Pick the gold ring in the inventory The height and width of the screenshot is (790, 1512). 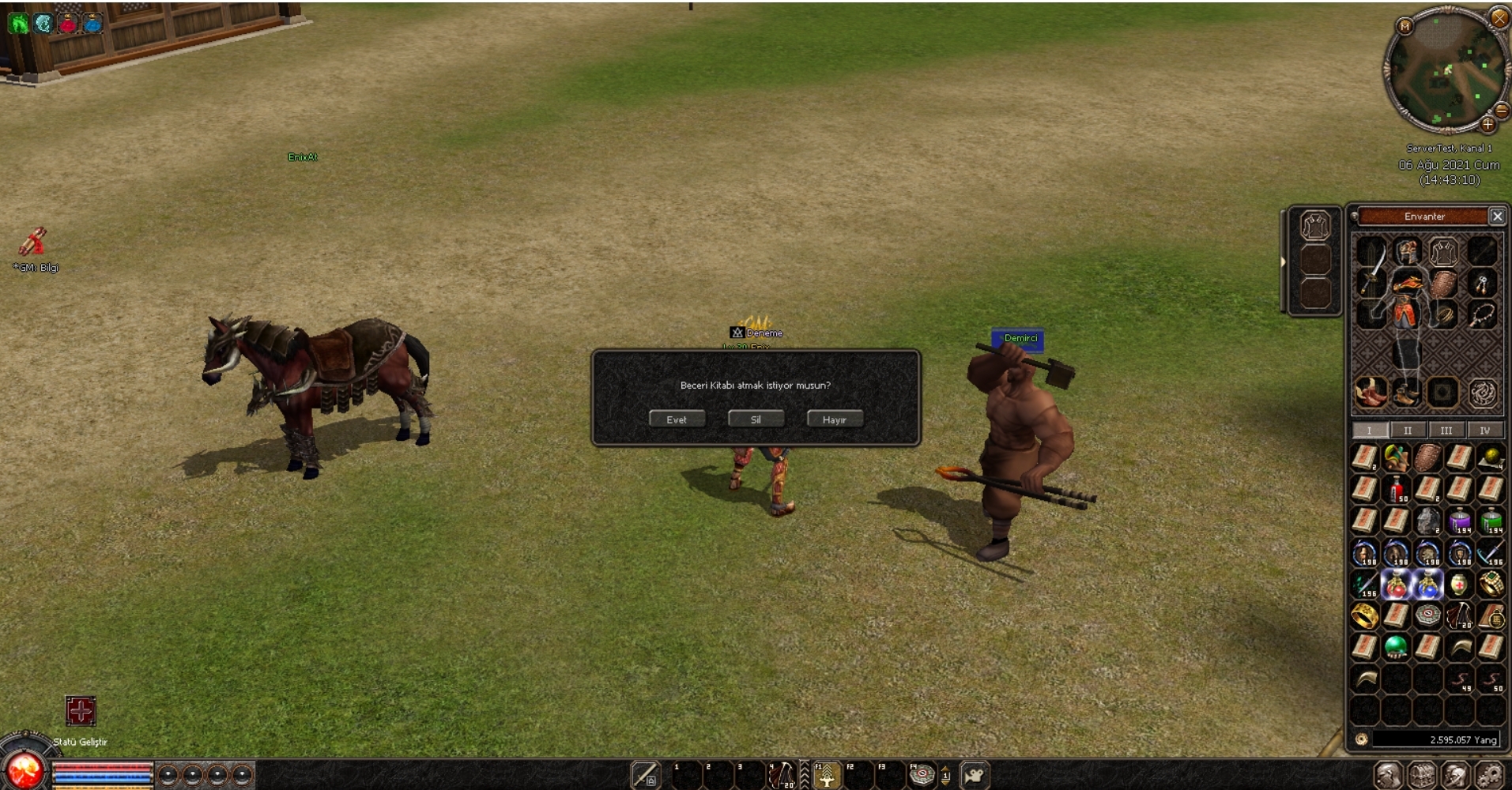click(1364, 616)
